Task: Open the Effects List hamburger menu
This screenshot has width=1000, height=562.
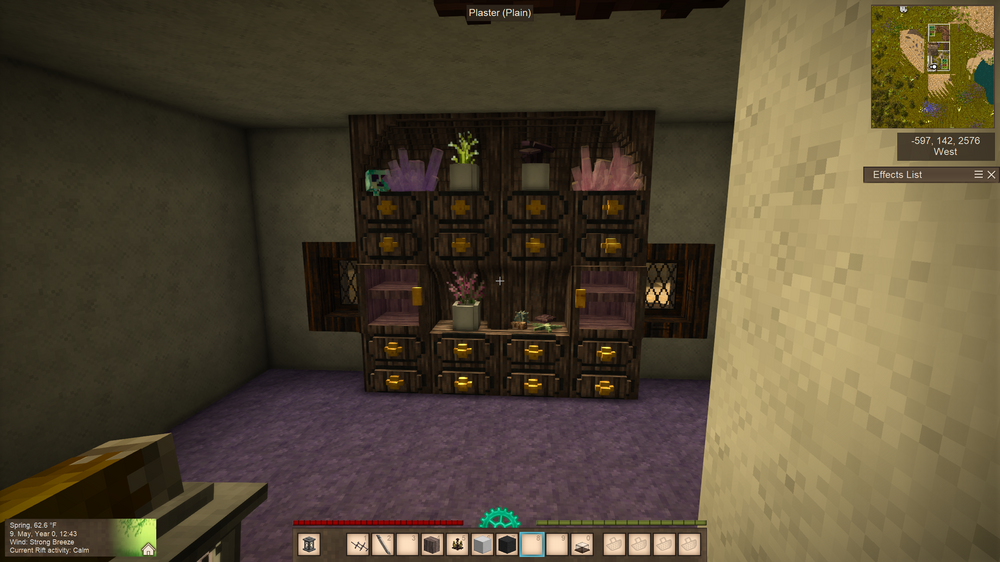Action: pos(979,175)
